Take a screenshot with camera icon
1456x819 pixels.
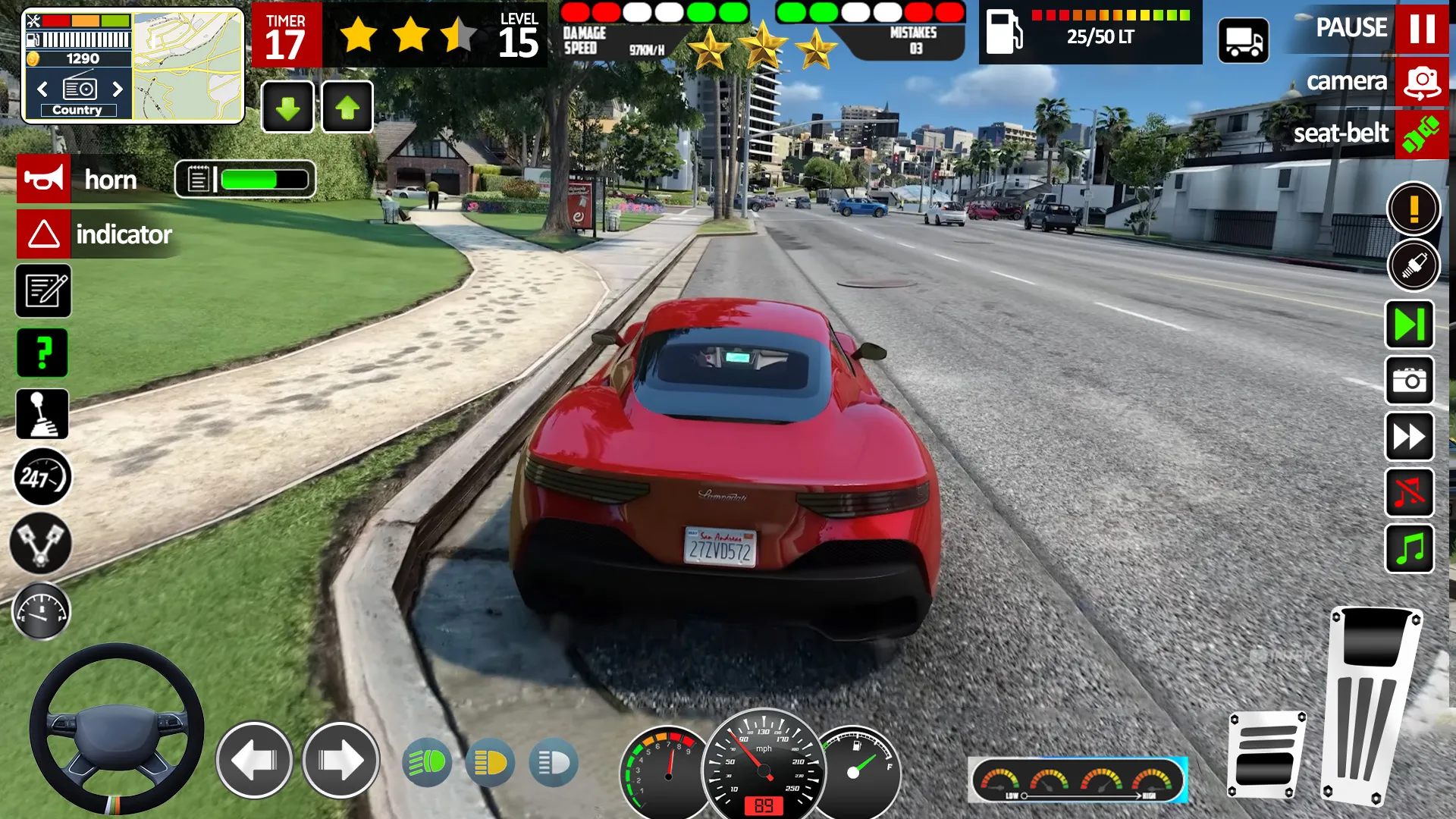pyautogui.click(x=1410, y=381)
